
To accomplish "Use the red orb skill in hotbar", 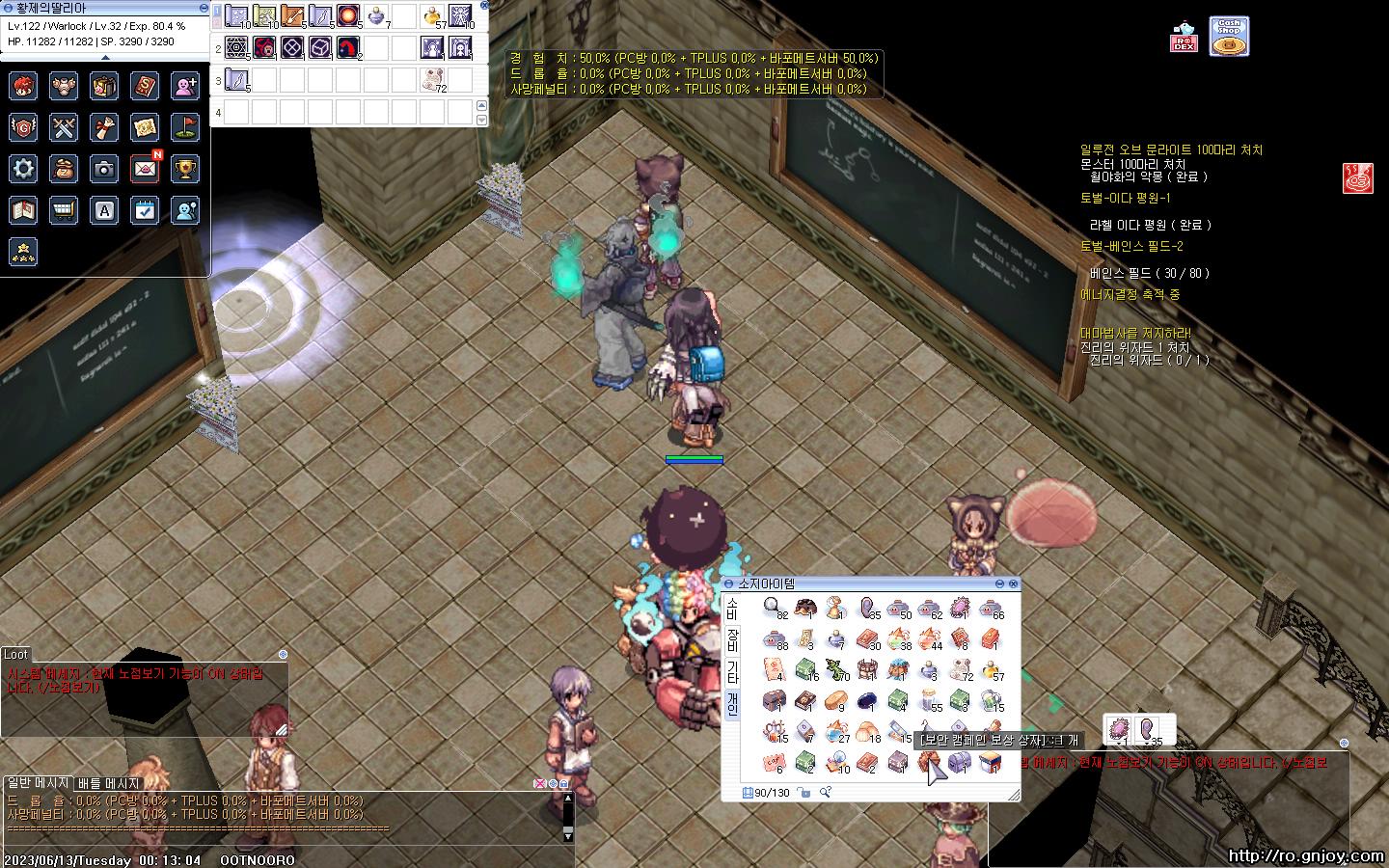I will 347,15.
